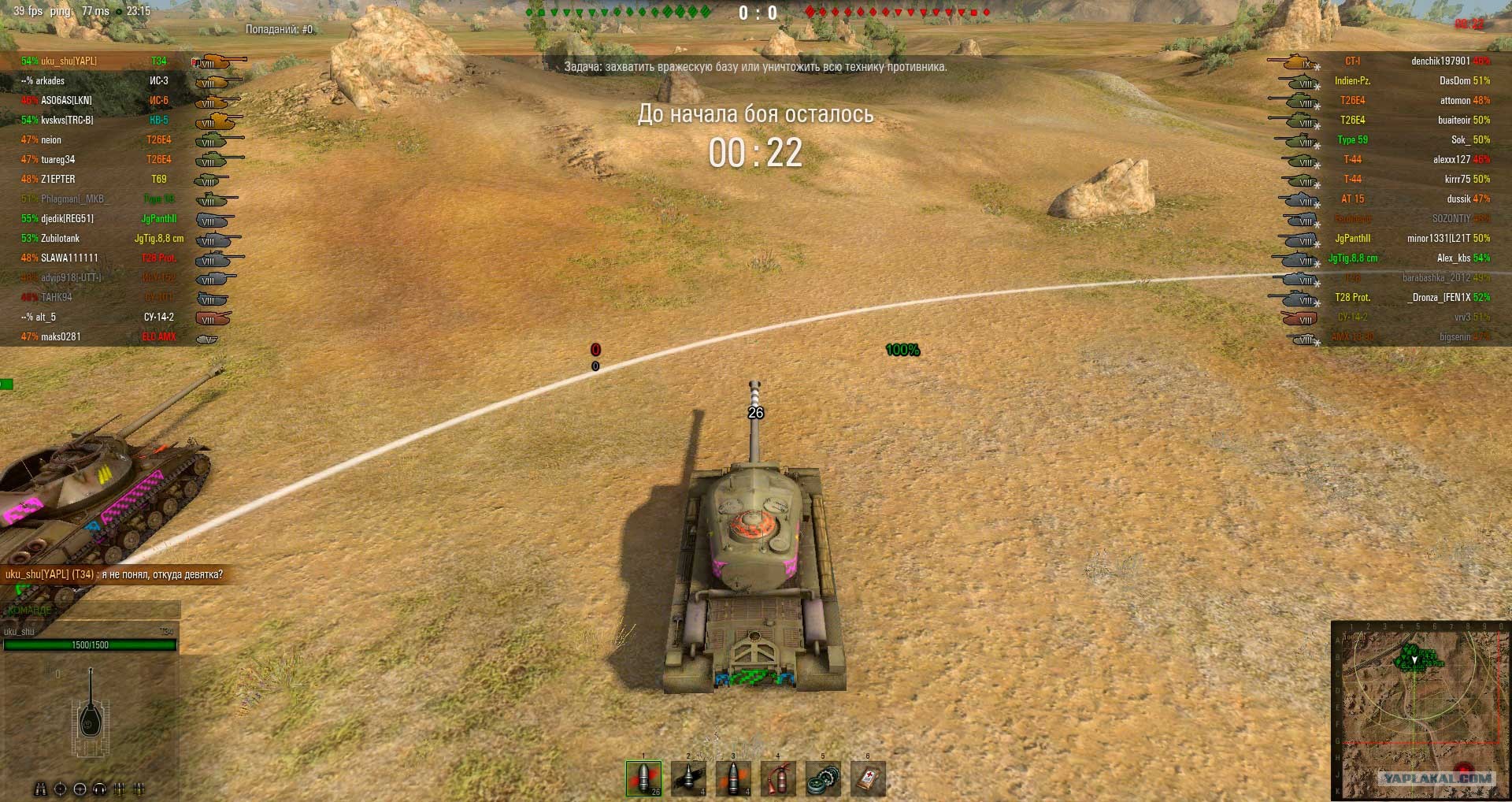Click the radio operator headphones icon
This screenshot has width=1512, height=802.
point(100,789)
